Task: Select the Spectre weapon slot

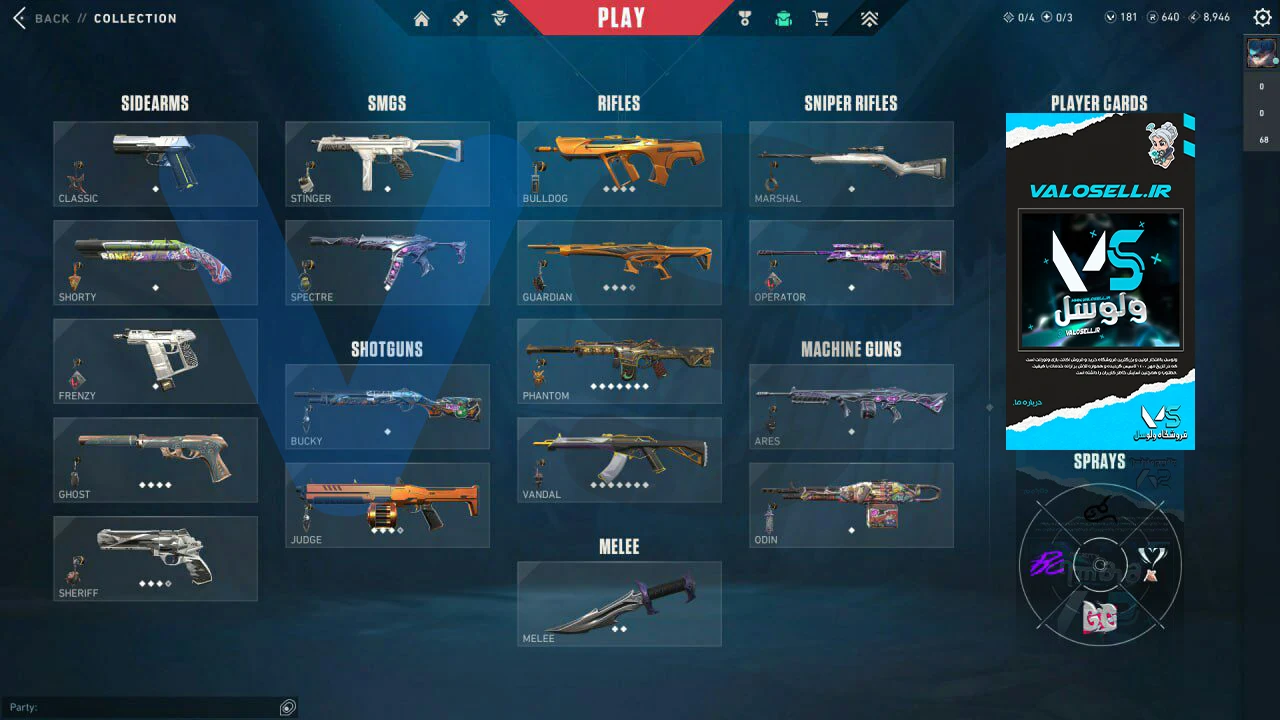Action: click(x=387, y=262)
